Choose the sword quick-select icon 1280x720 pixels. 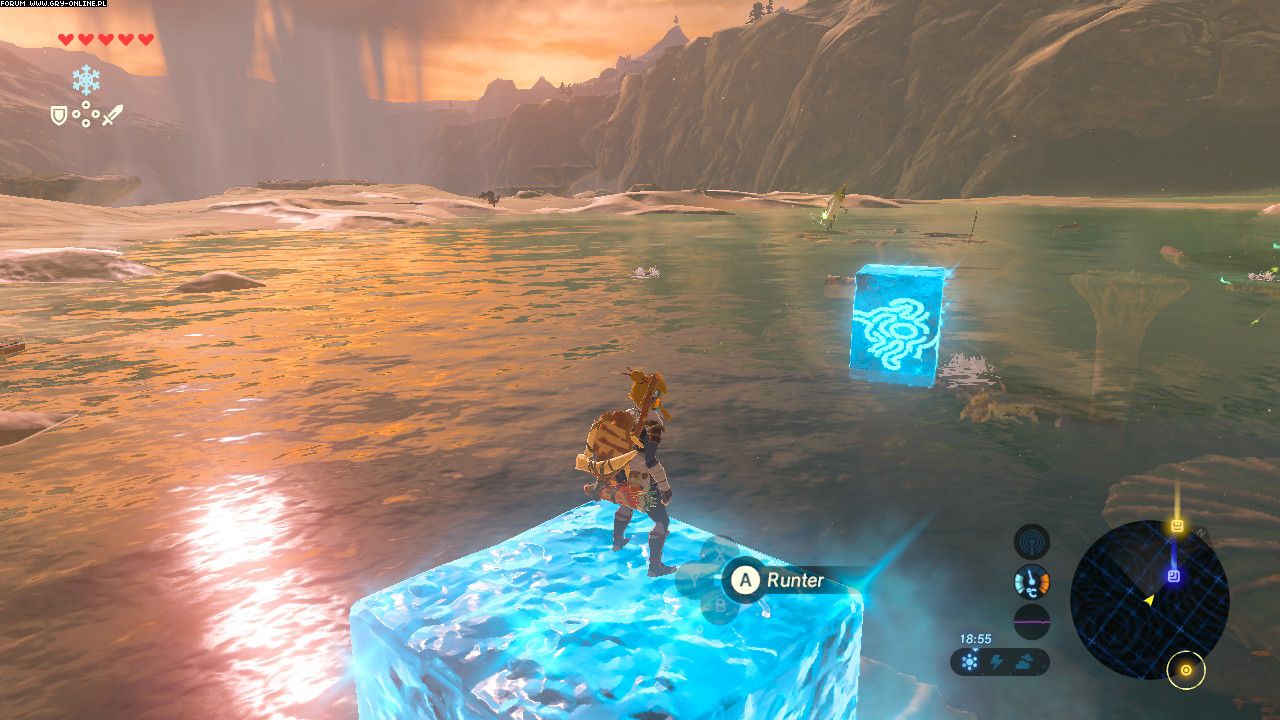(x=112, y=115)
